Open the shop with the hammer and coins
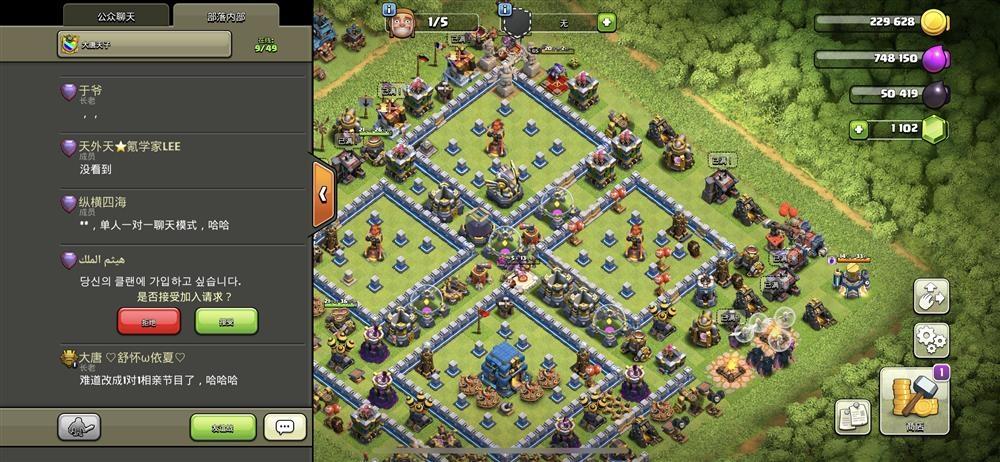Viewport: 1000px width, 462px height. pos(914,398)
